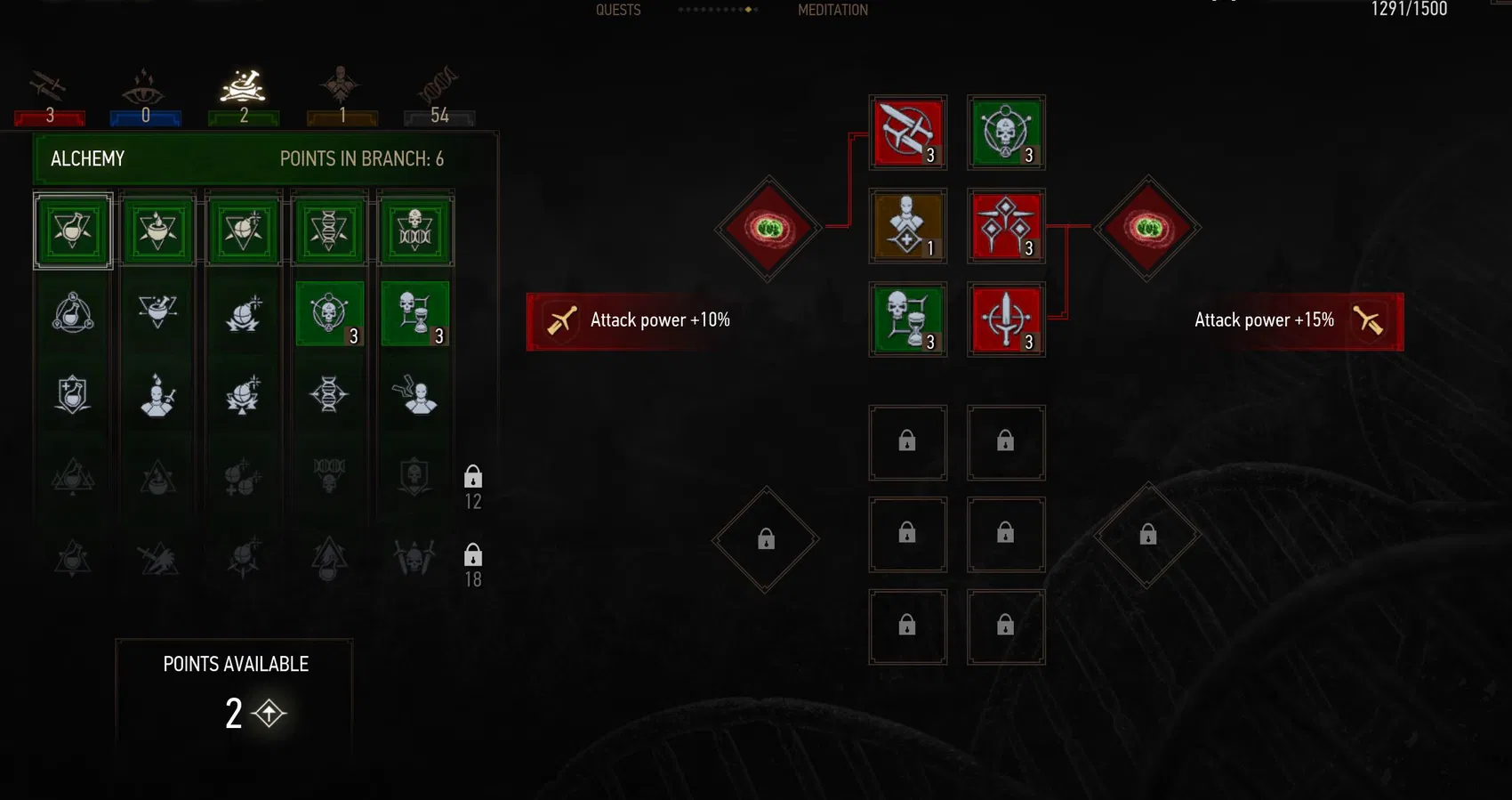The width and height of the screenshot is (1512, 800).
Task: Open the Combat skills tab with crossed swords
Action: point(49,87)
